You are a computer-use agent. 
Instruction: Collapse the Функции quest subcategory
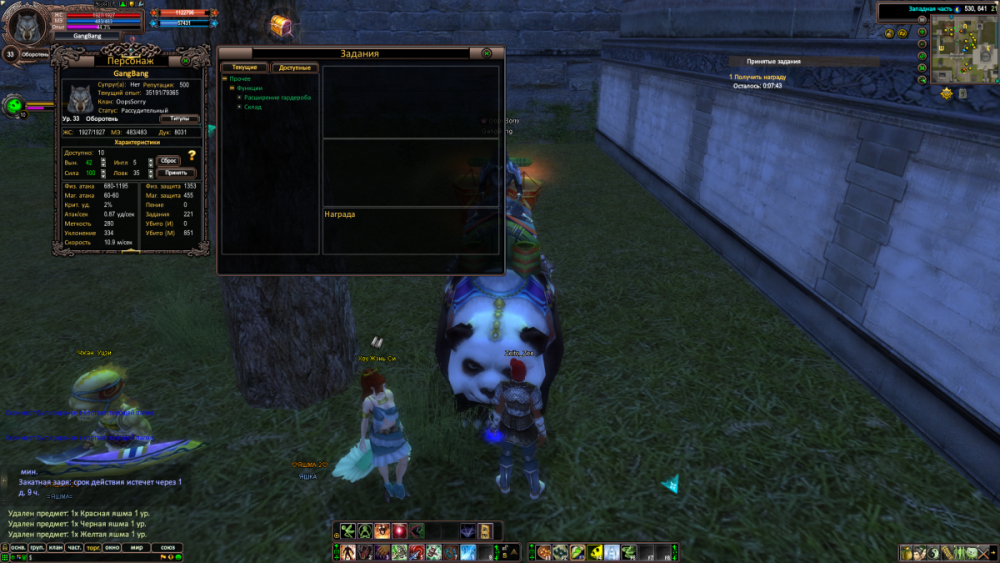coord(232,88)
